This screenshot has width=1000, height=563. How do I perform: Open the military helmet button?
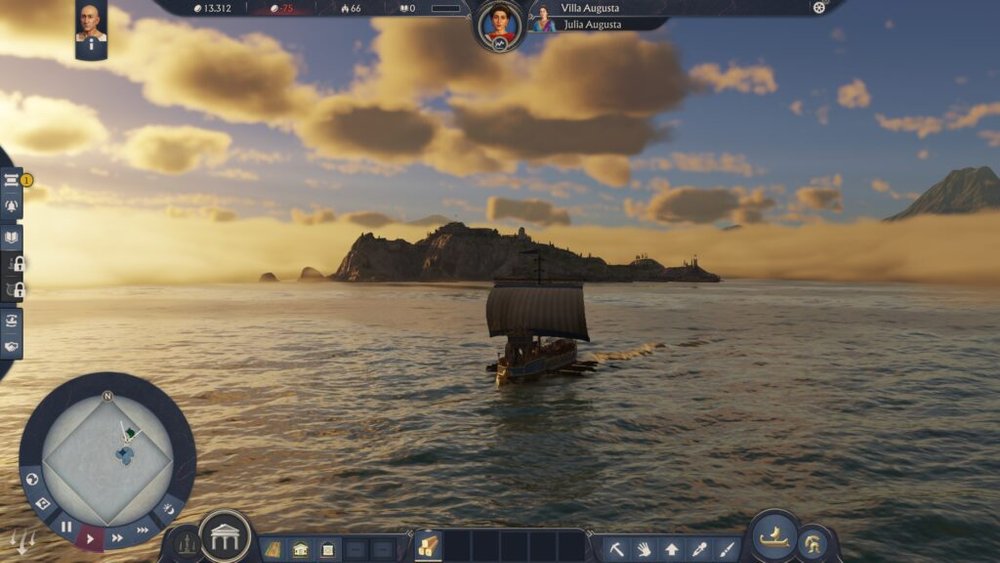pos(814,543)
